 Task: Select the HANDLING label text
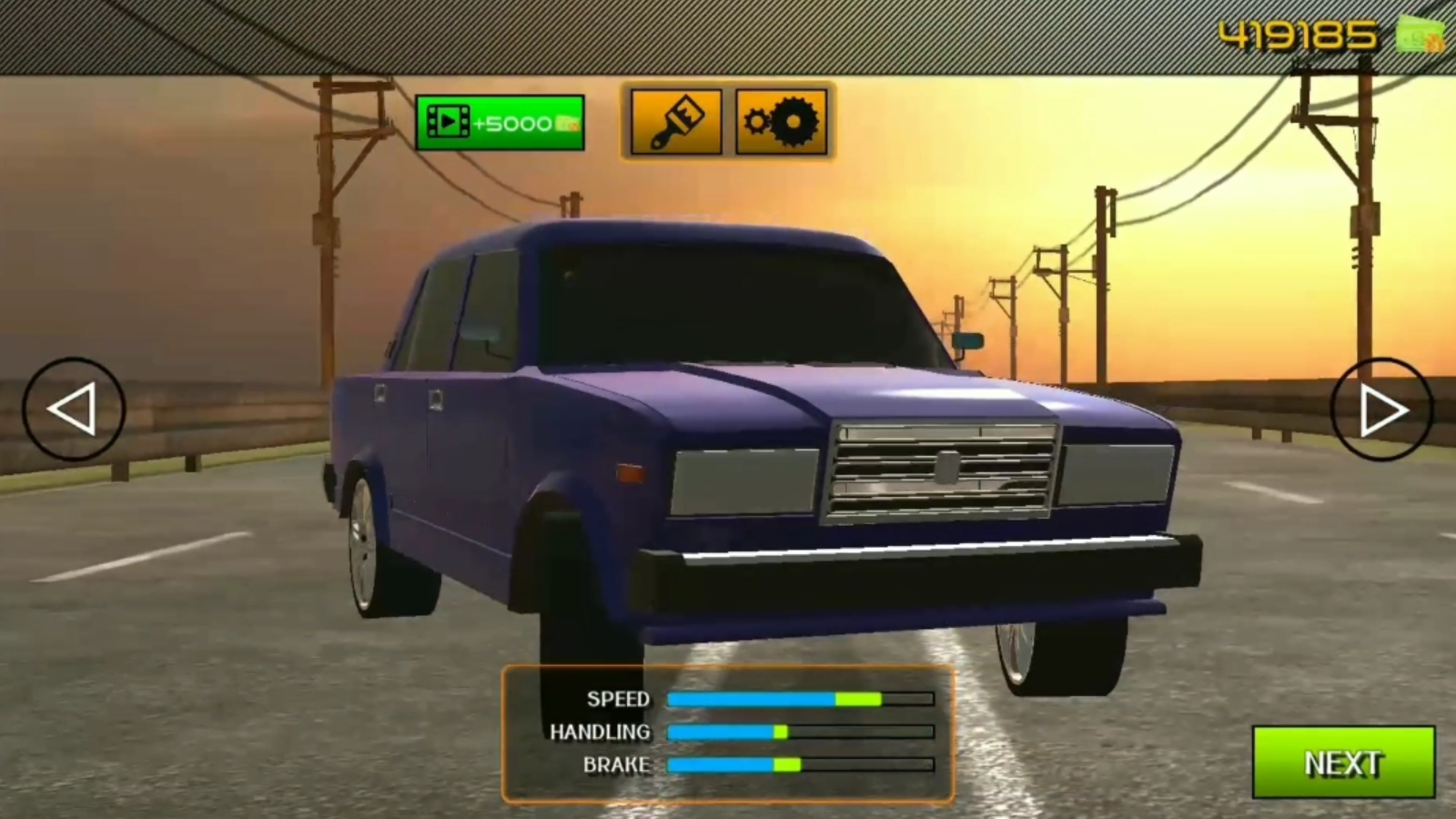(x=600, y=732)
